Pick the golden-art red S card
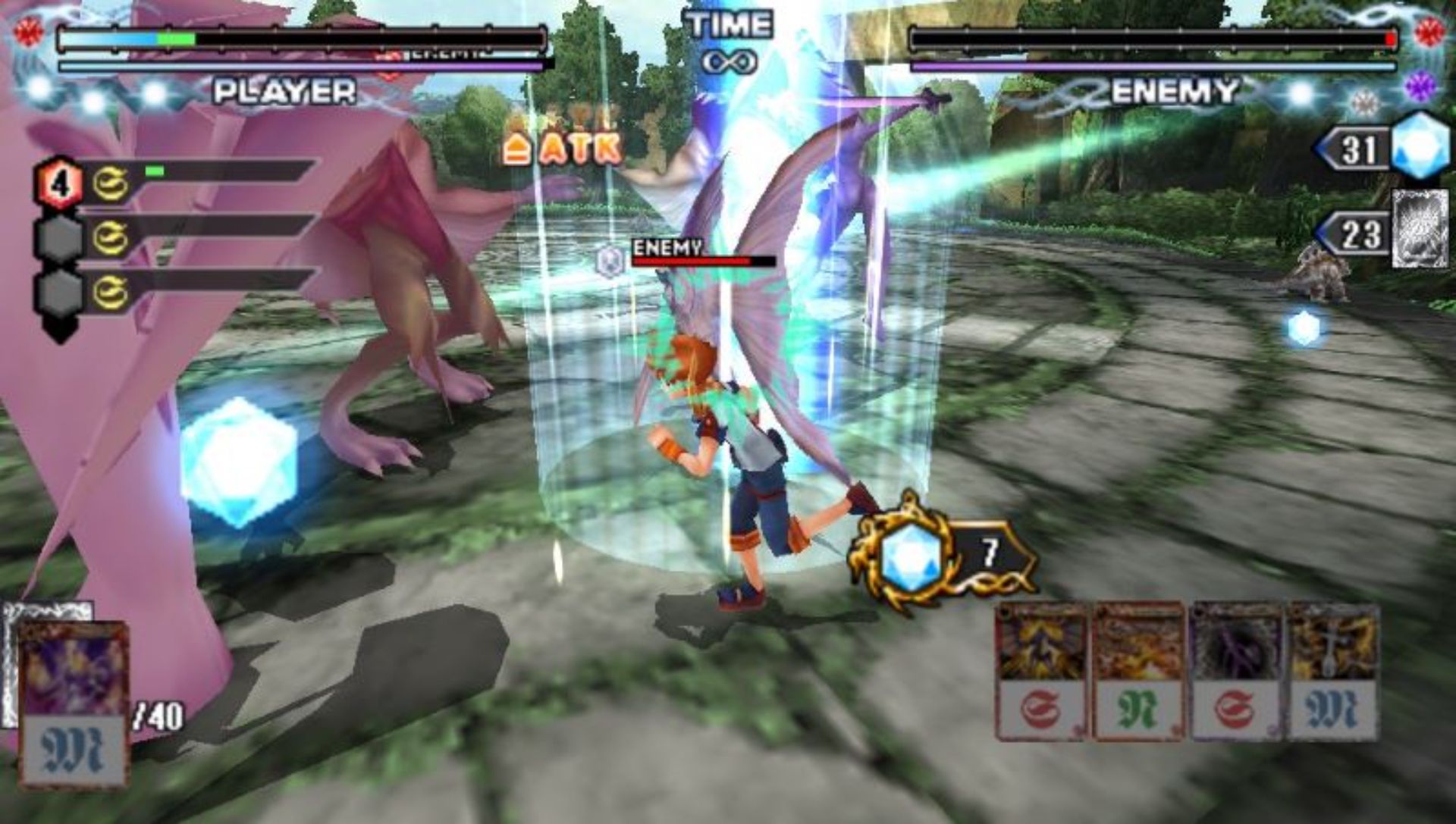1456x824 pixels. point(1040,672)
